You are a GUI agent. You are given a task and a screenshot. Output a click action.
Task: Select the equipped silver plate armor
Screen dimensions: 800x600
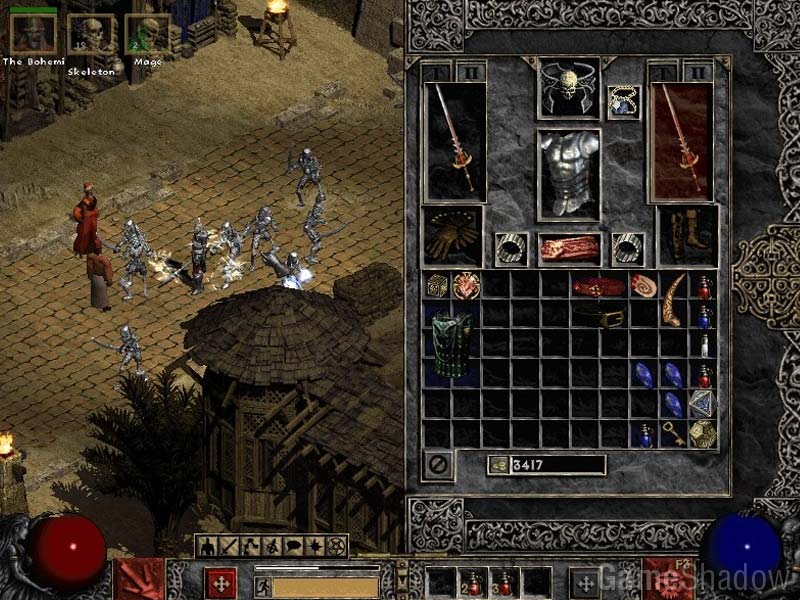coord(569,172)
